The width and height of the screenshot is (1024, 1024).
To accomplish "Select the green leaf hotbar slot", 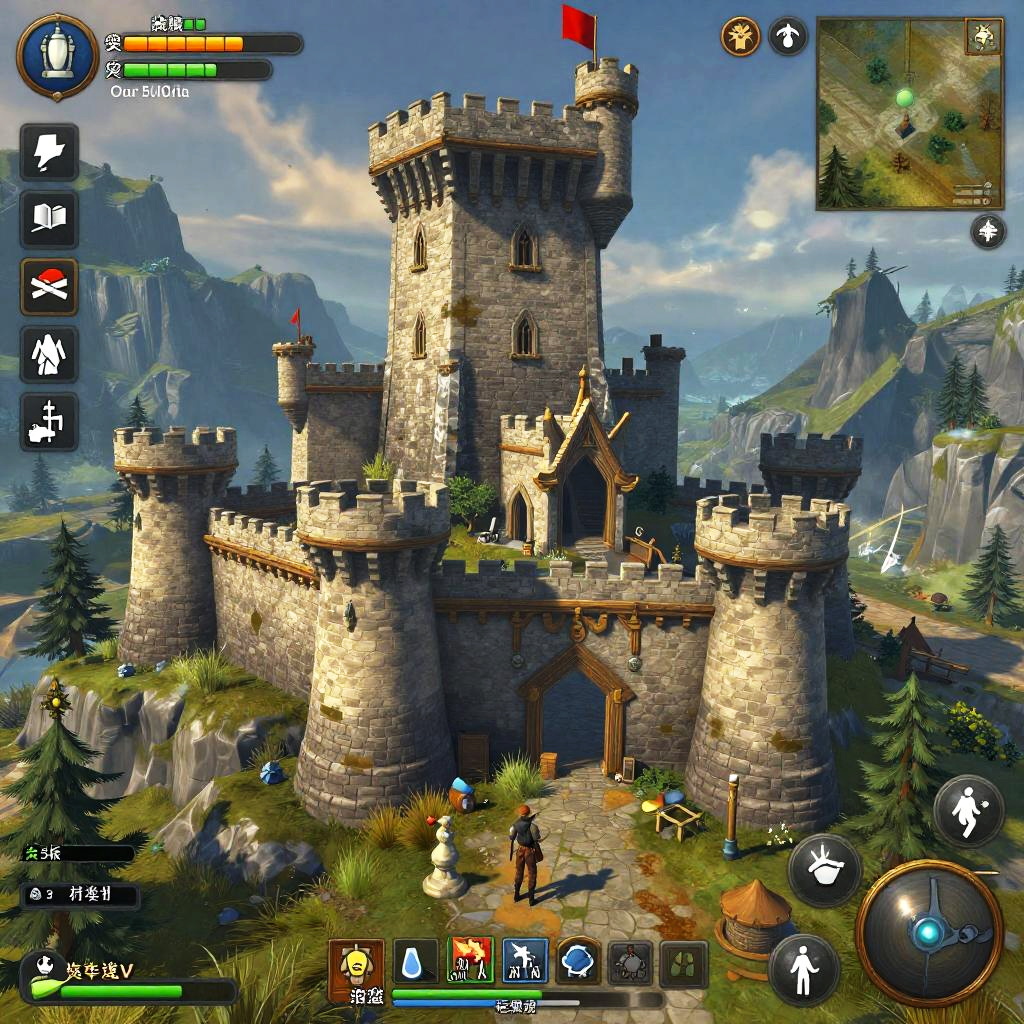I will pyautogui.click(x=684, y=964).
